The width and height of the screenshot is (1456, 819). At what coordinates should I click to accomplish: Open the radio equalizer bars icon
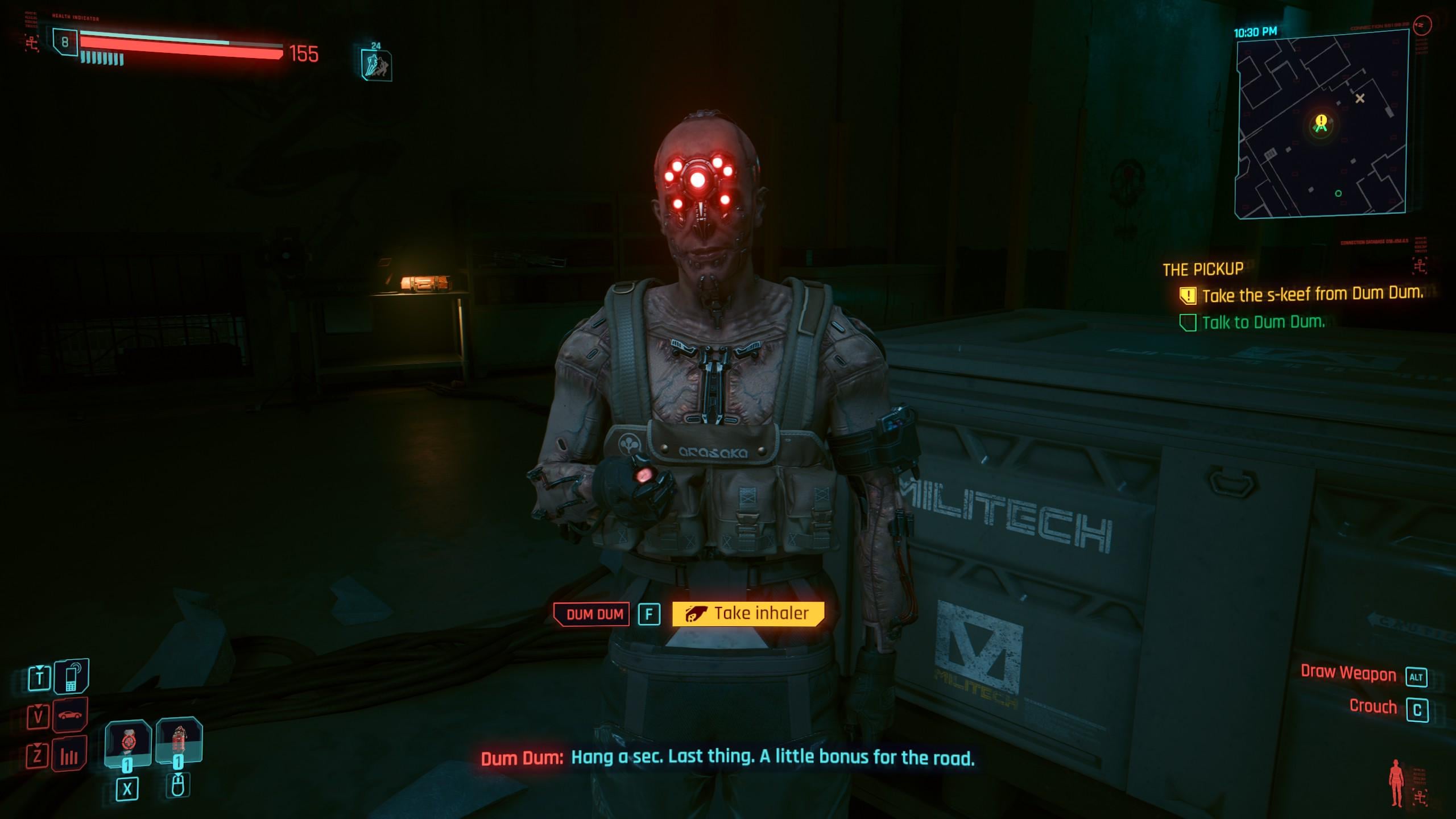click(x=69, y=755)
